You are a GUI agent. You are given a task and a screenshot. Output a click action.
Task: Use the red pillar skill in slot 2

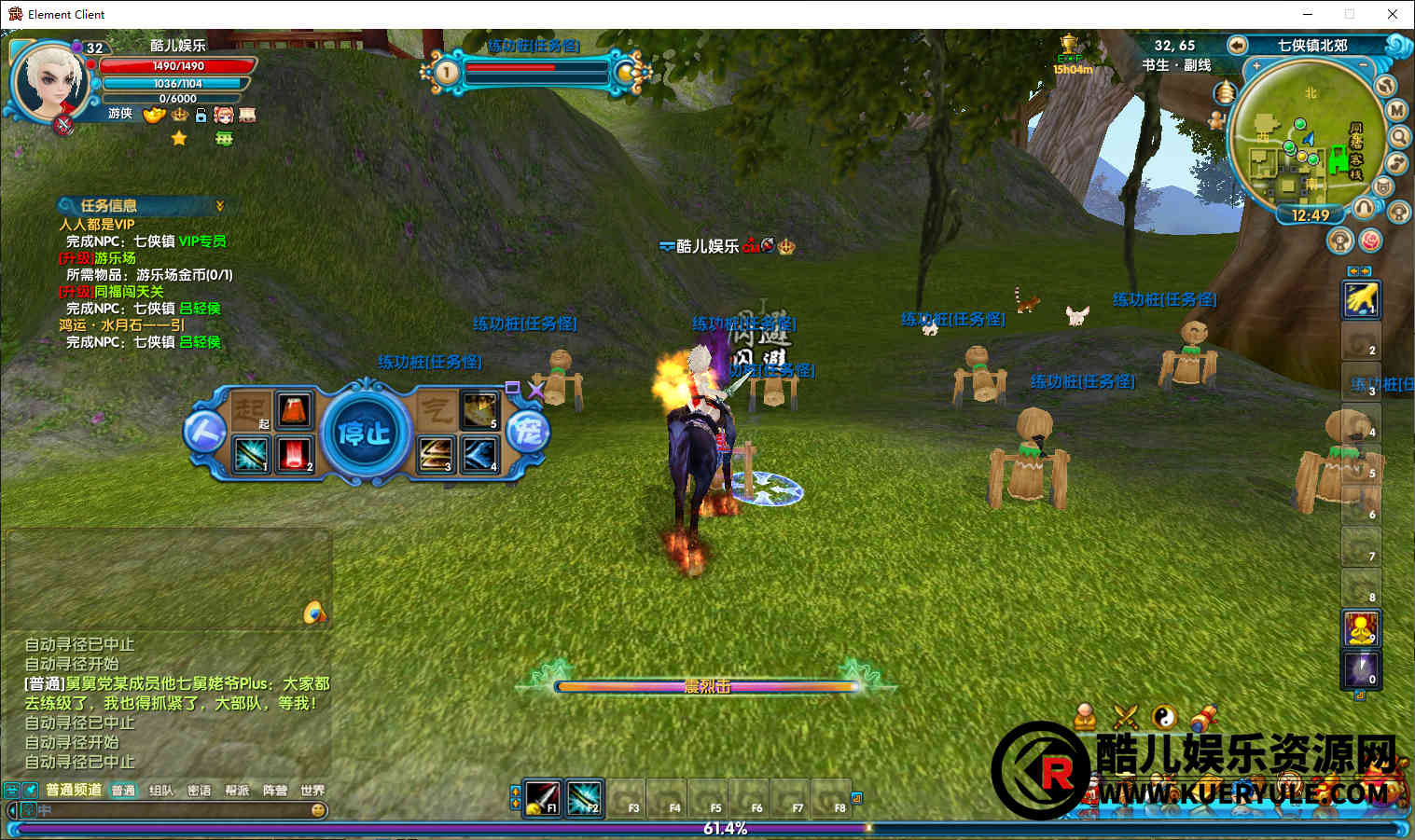pos(294,455)
